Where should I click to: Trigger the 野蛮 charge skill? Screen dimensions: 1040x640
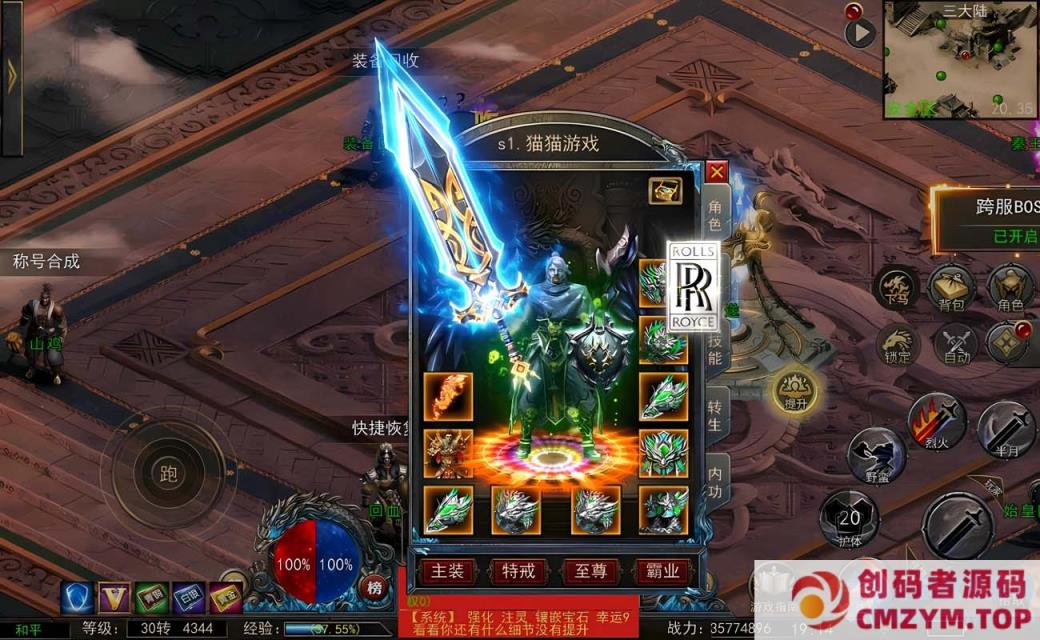(876, 456)
